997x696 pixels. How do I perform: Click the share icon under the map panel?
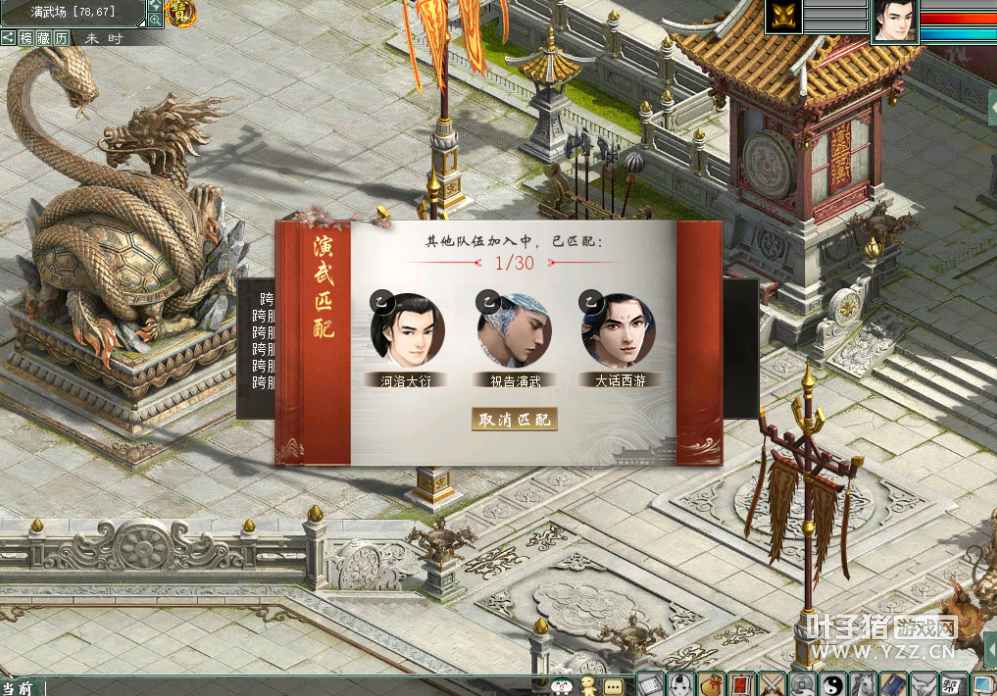[x=8, y=38]
